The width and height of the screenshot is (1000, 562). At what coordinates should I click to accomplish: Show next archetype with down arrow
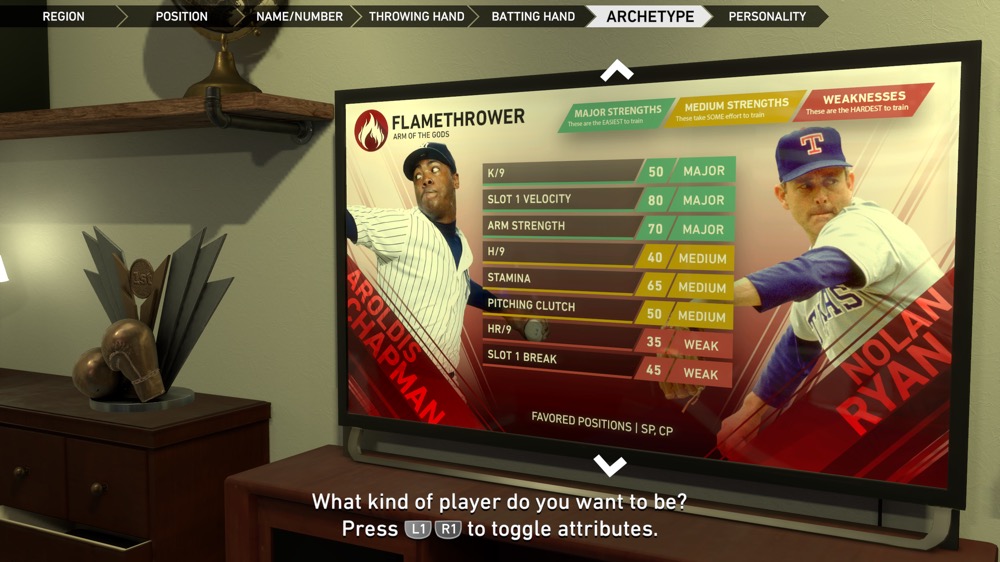pos(609,465)
